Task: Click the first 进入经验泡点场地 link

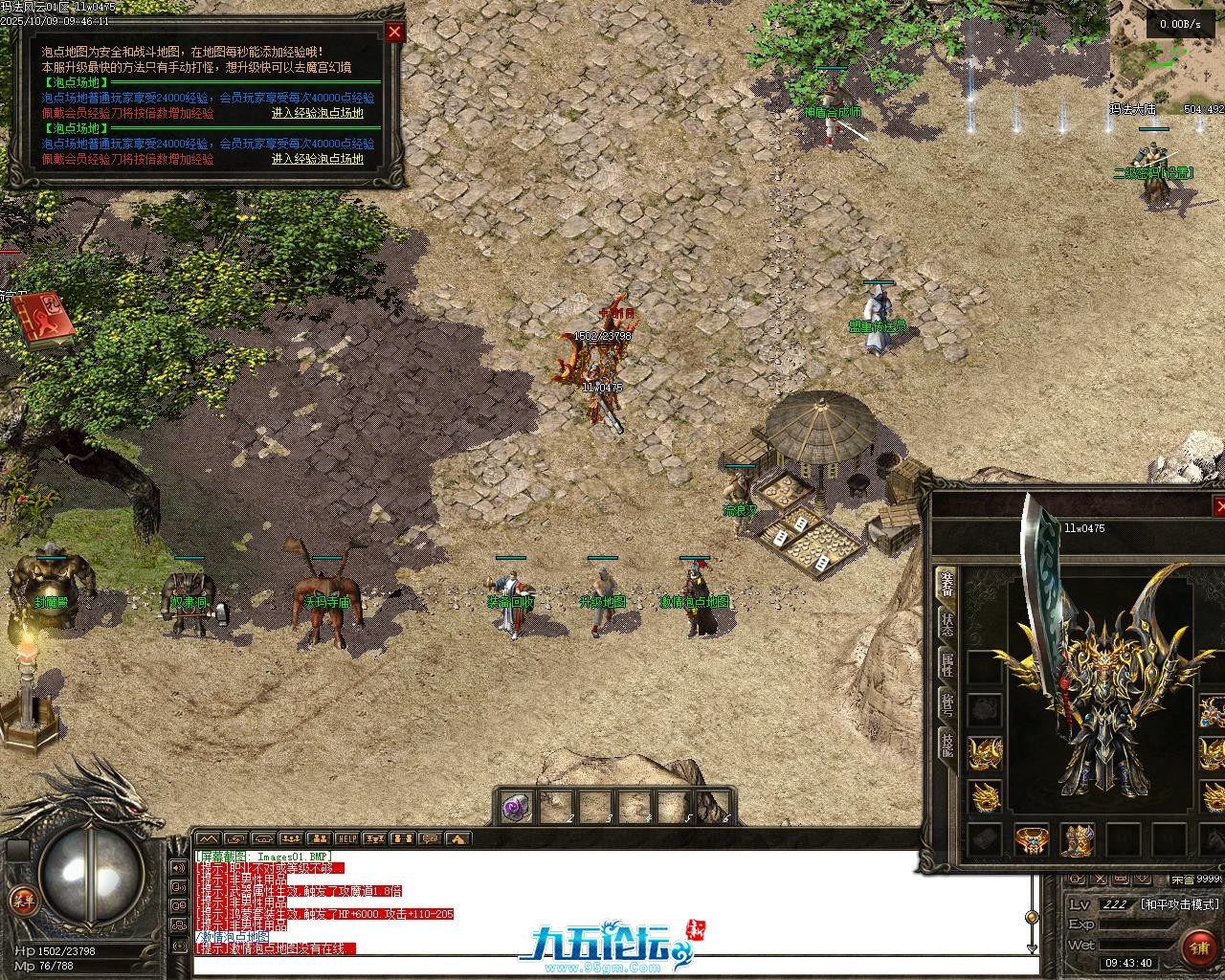Action: [x=317, y=113]
